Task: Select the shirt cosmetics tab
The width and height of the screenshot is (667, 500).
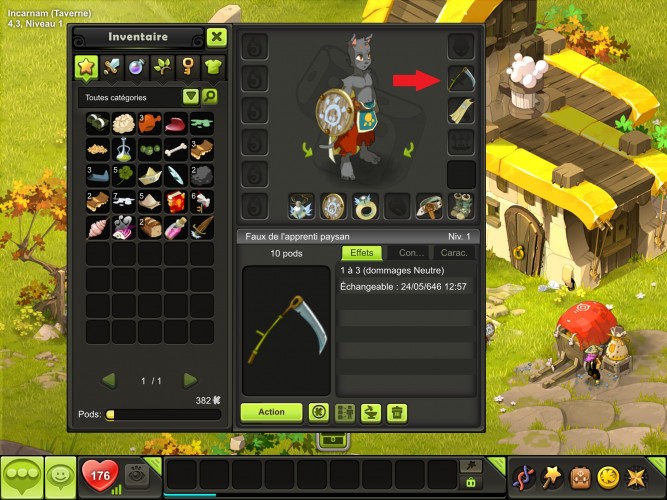Action: tap(212, 68)
